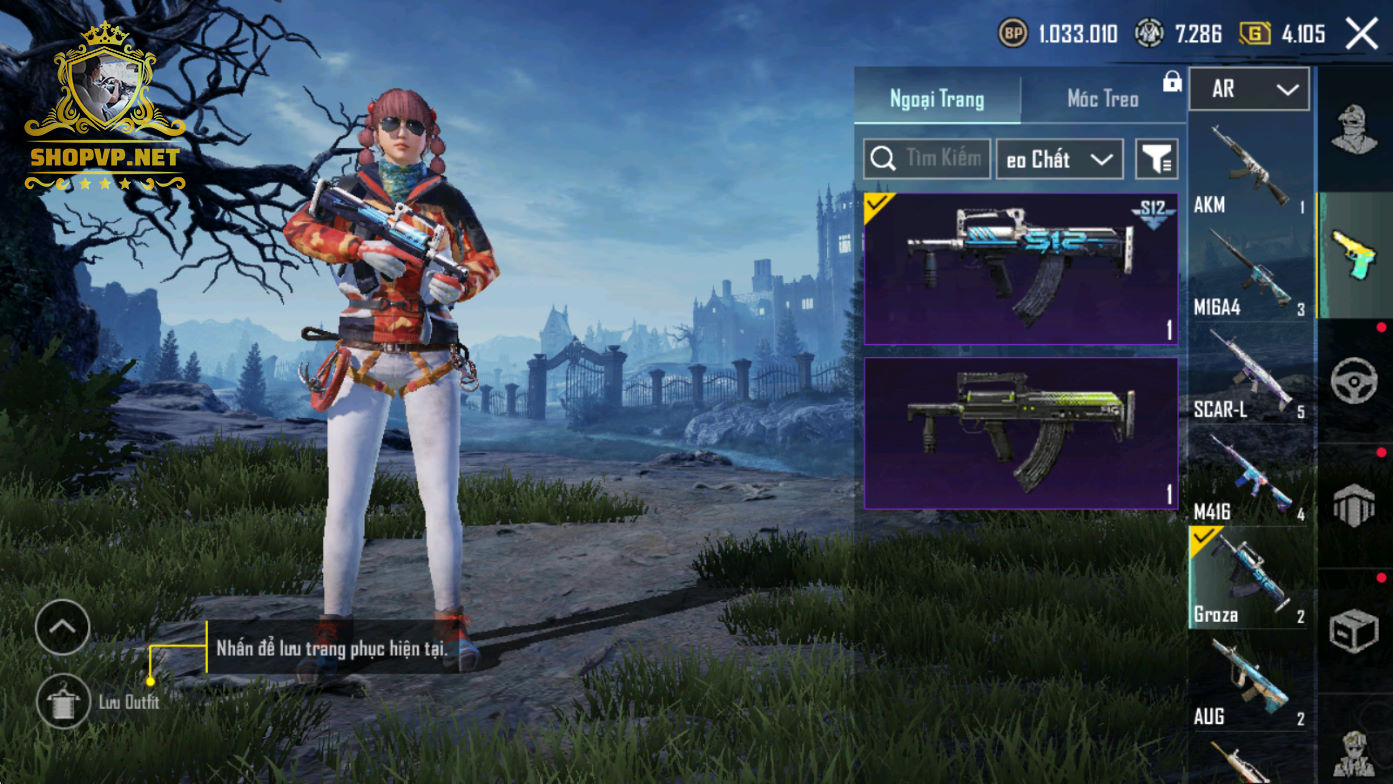This screenshot has height=784, width=1393.
Task: Open the crate box category icon
Action: point(1354,631)
